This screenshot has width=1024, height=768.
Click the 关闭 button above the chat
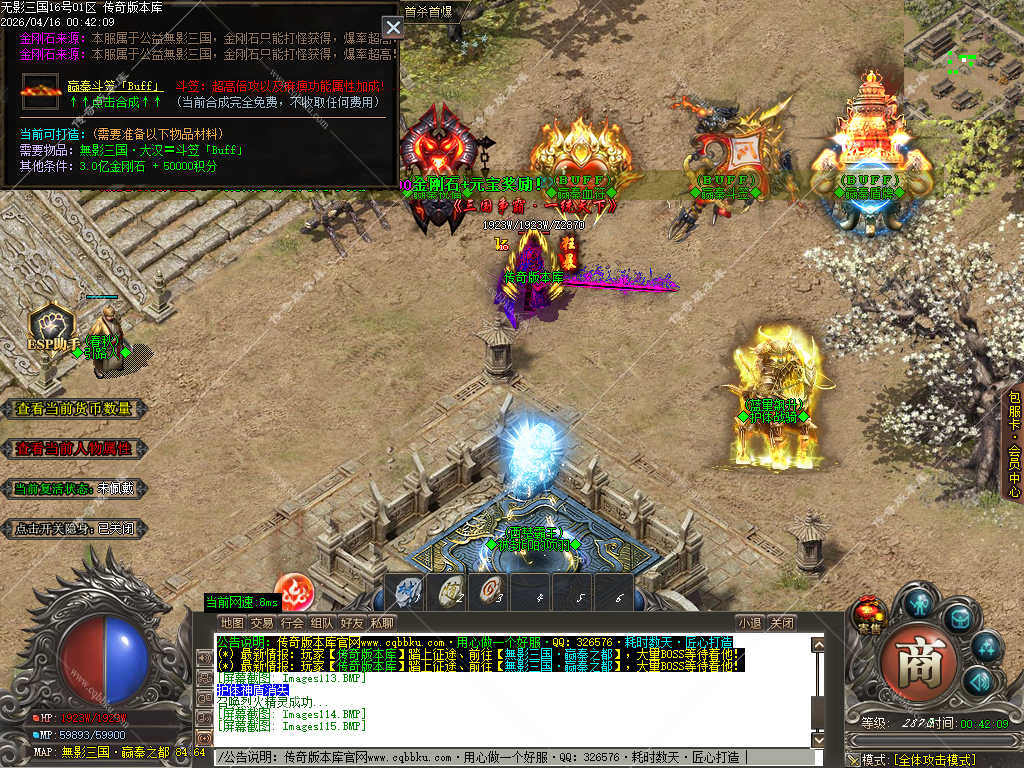(x=782, y=623)
